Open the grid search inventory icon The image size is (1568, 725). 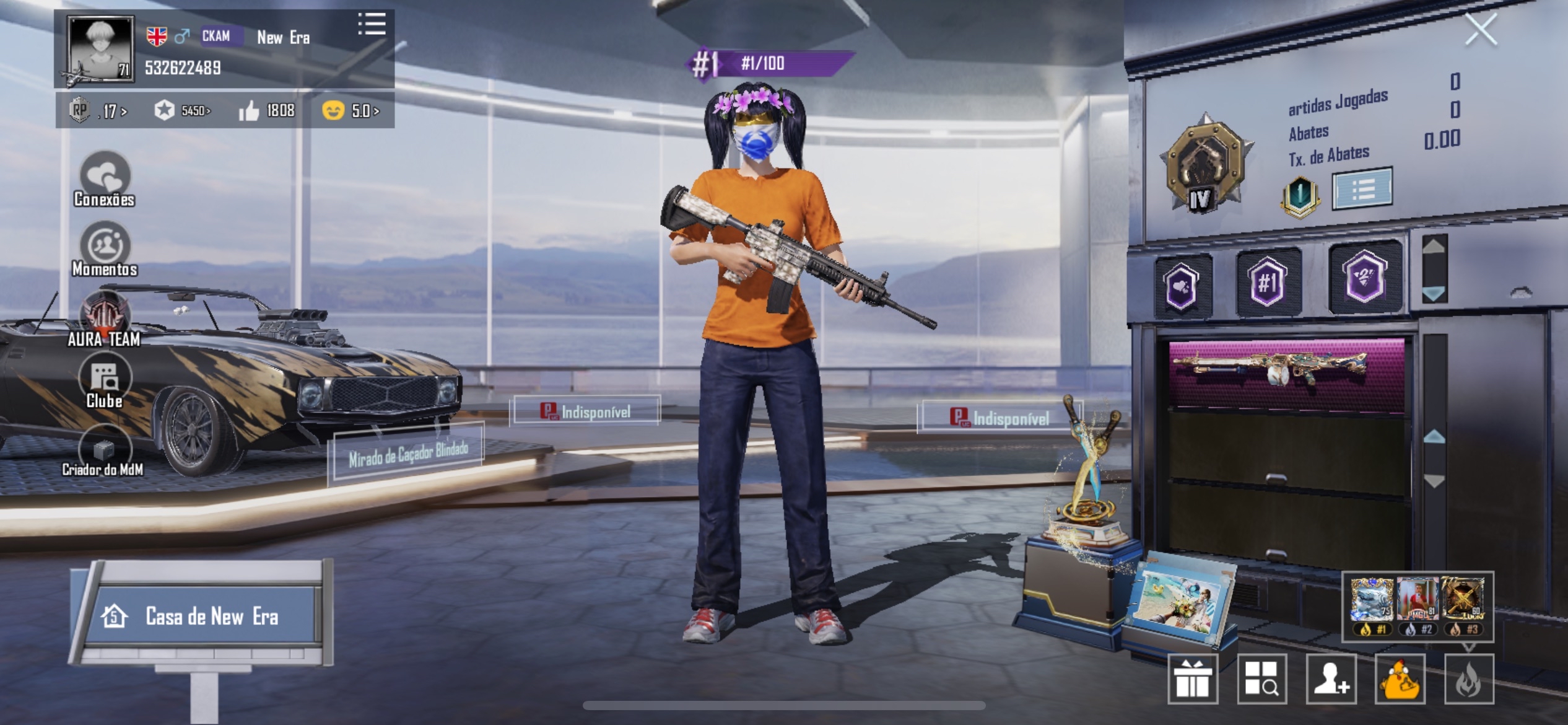1261,679
